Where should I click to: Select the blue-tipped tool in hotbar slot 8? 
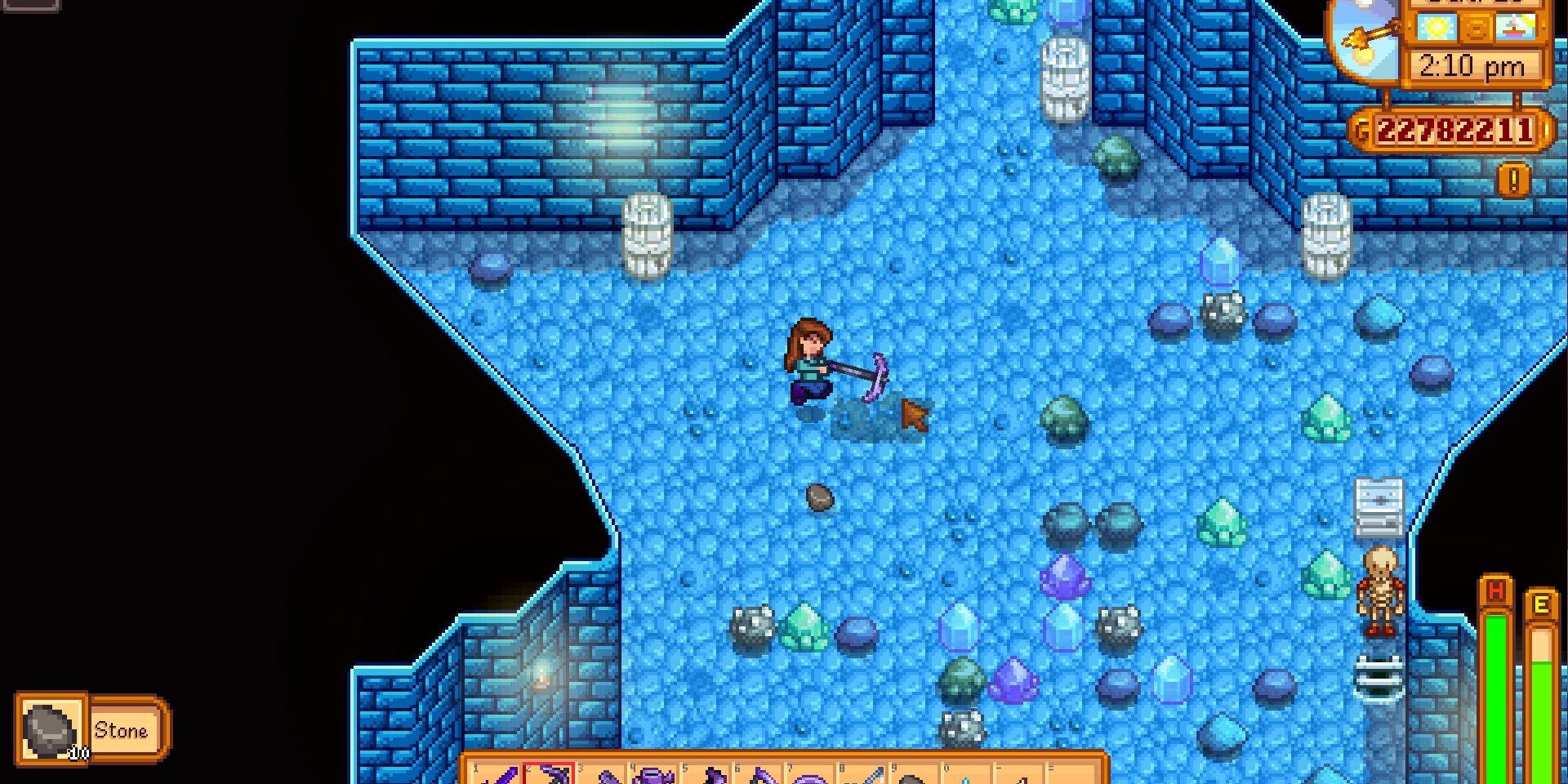(866, 778)
